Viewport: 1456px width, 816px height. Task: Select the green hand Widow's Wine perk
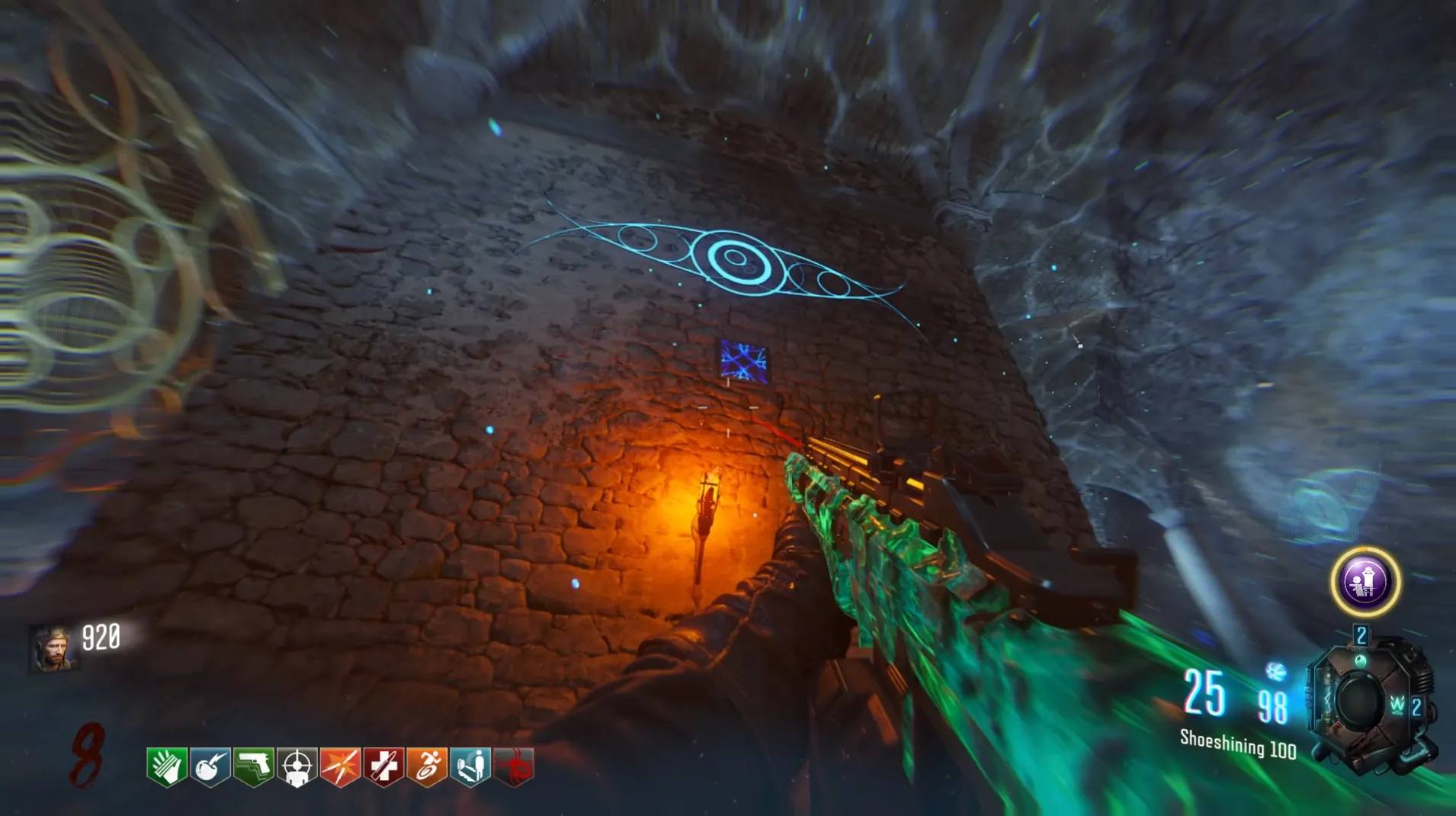coord(167,766)
